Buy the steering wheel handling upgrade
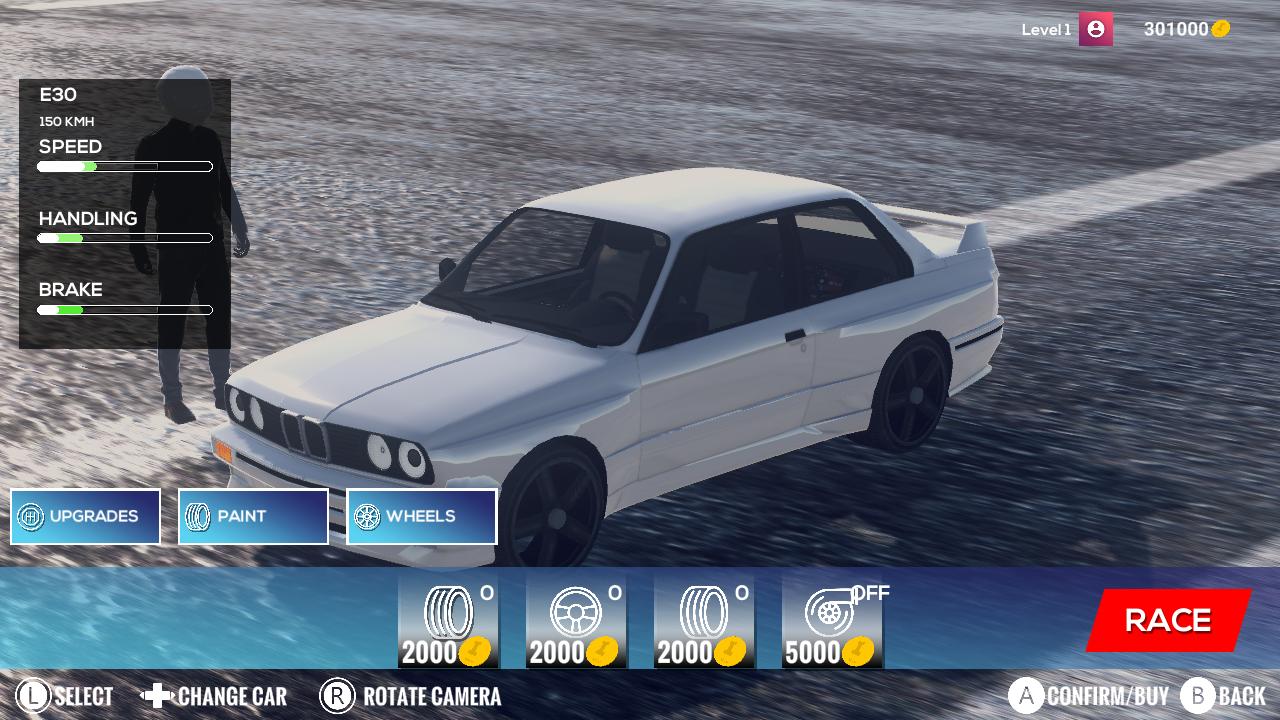 tap(575, 620)
